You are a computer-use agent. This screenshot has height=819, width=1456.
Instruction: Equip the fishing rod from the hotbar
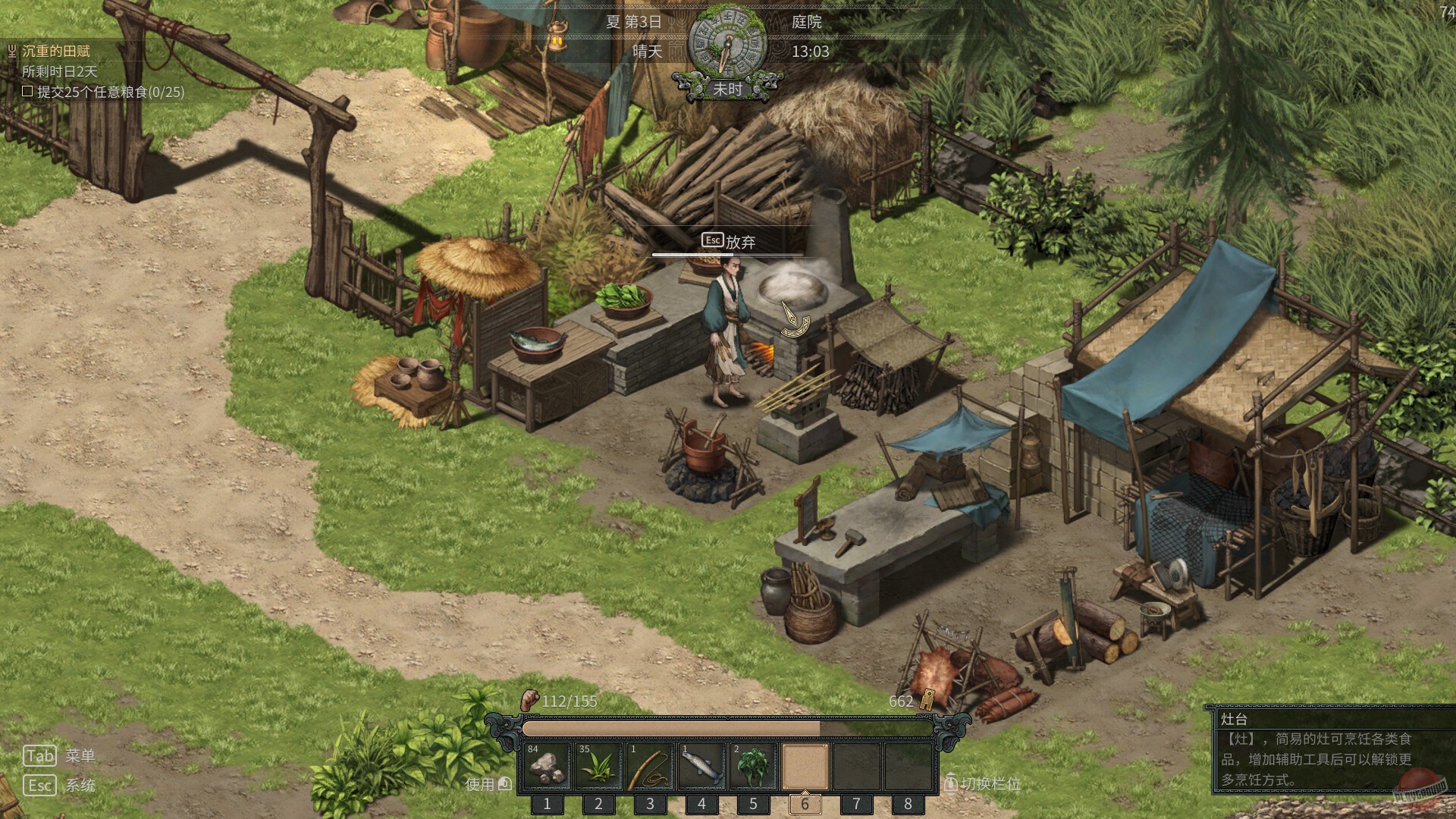pyautogui.click(x=651, y=767)
